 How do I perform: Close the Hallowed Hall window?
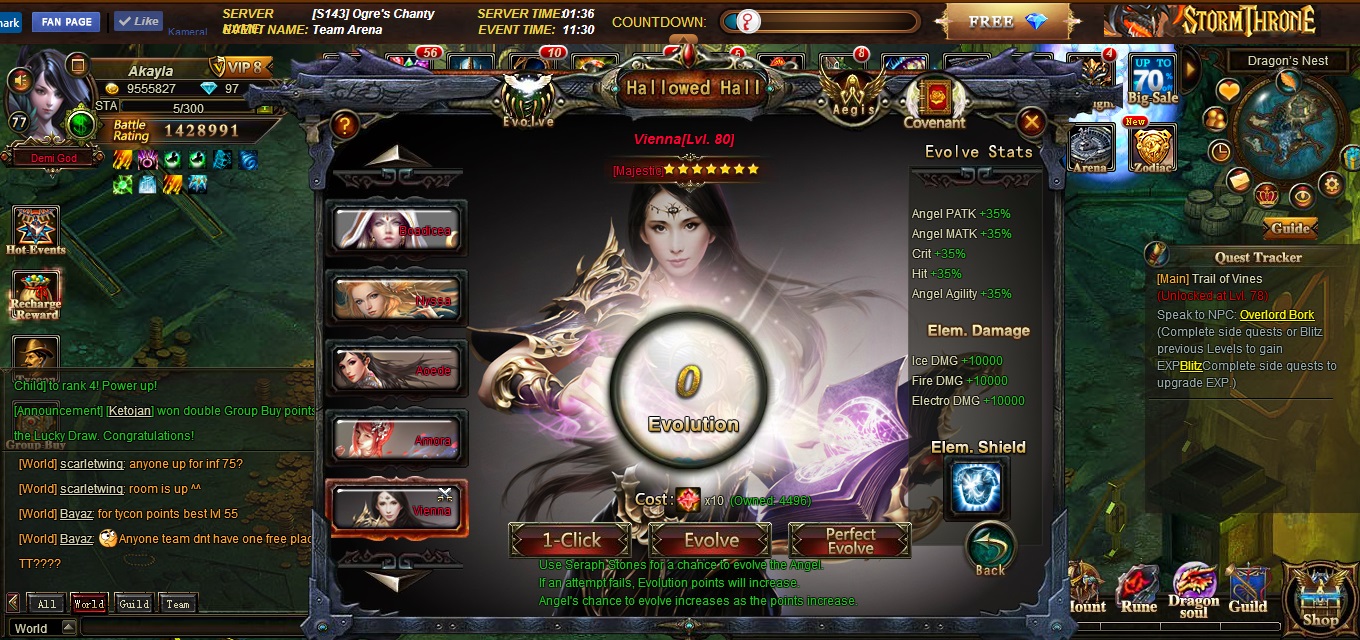[1031, 123]
